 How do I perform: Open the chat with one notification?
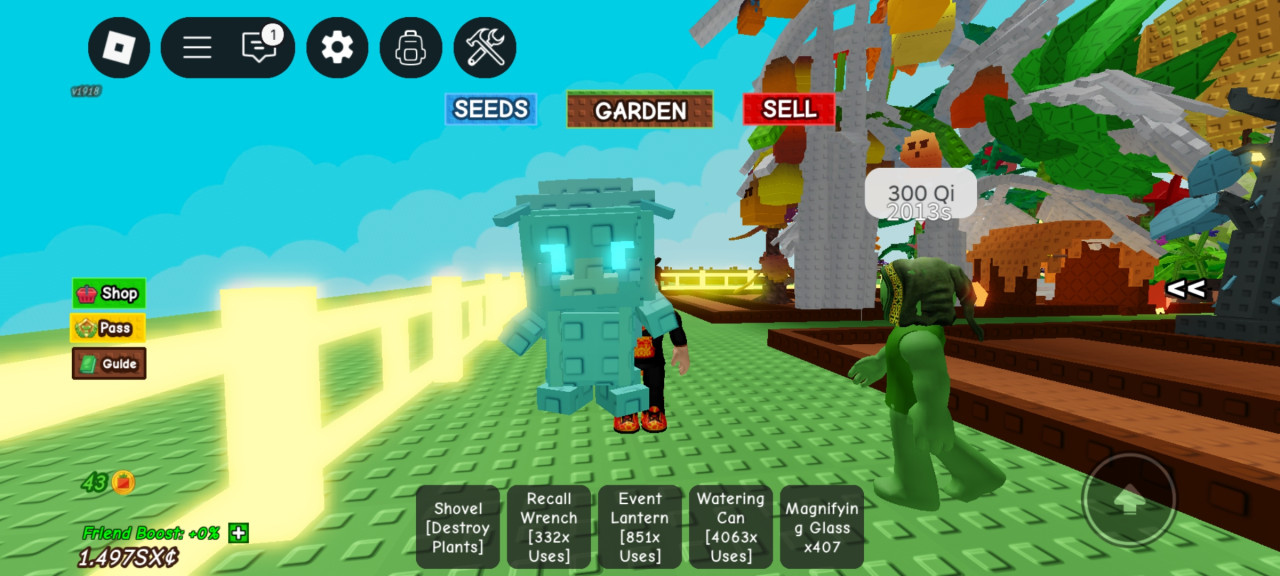(260, 47)
